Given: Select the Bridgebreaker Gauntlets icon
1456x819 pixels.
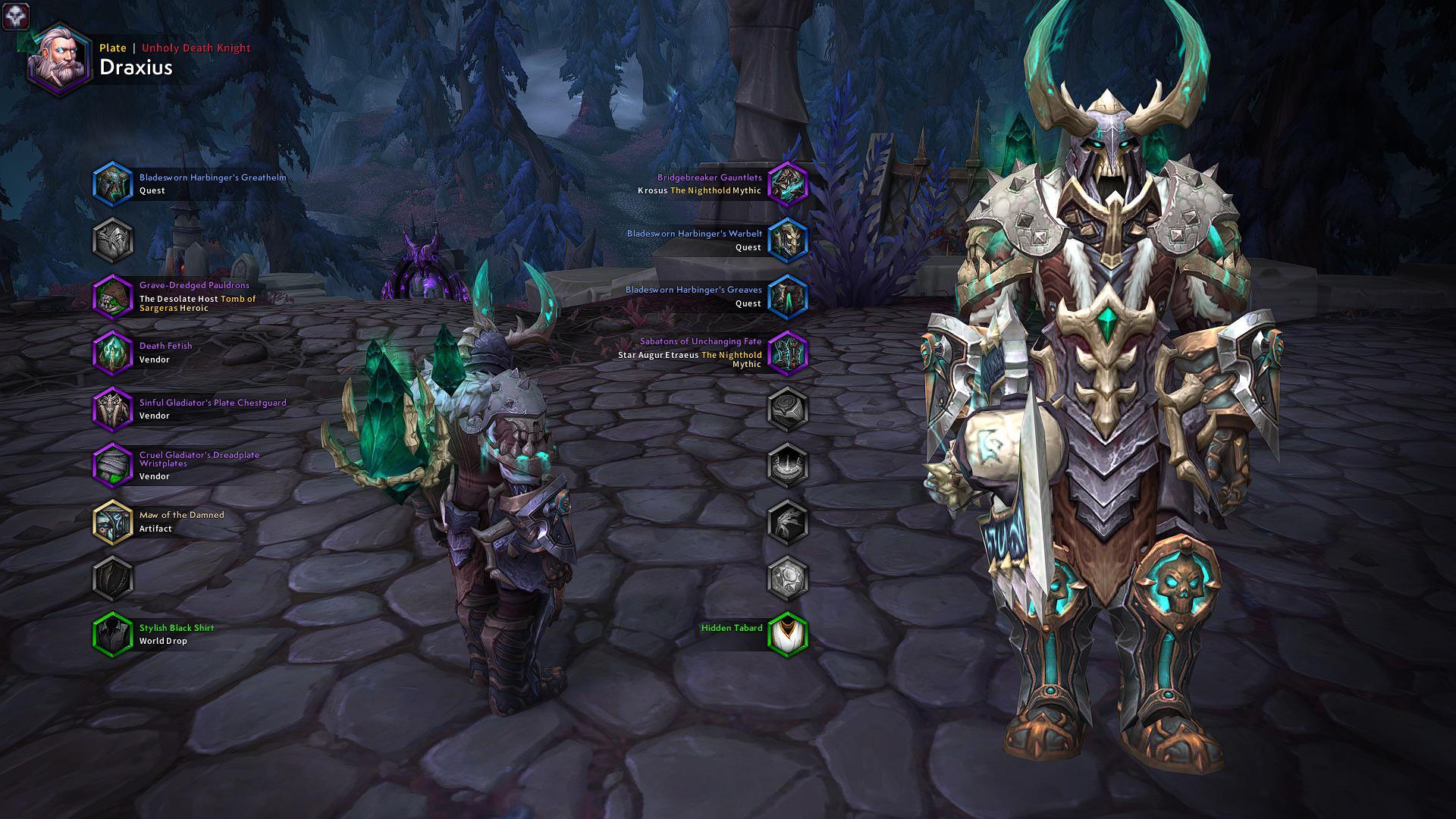Looking at the screenshot, I should point(789,183).
